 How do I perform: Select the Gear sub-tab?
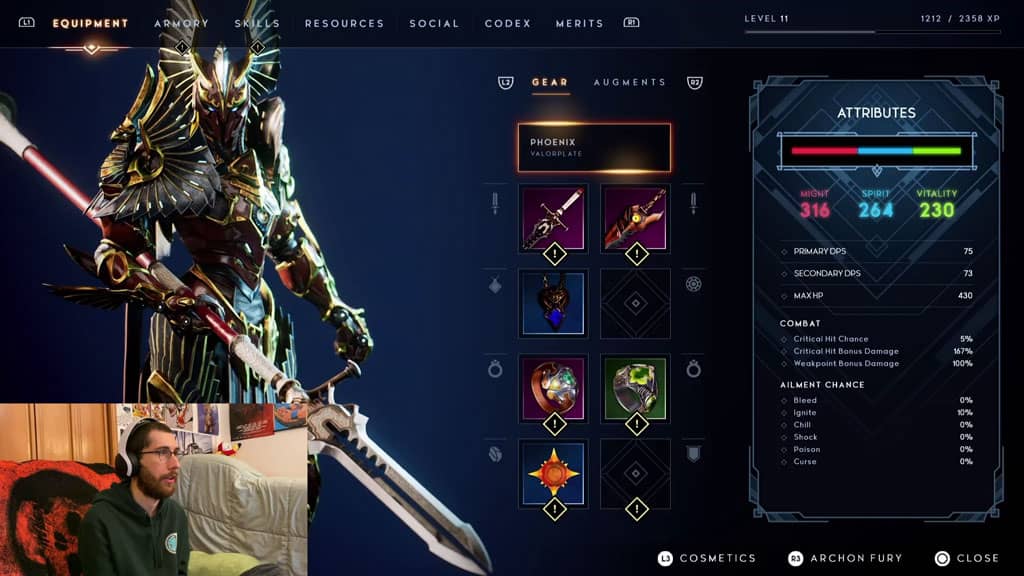(x=550, y=82)
